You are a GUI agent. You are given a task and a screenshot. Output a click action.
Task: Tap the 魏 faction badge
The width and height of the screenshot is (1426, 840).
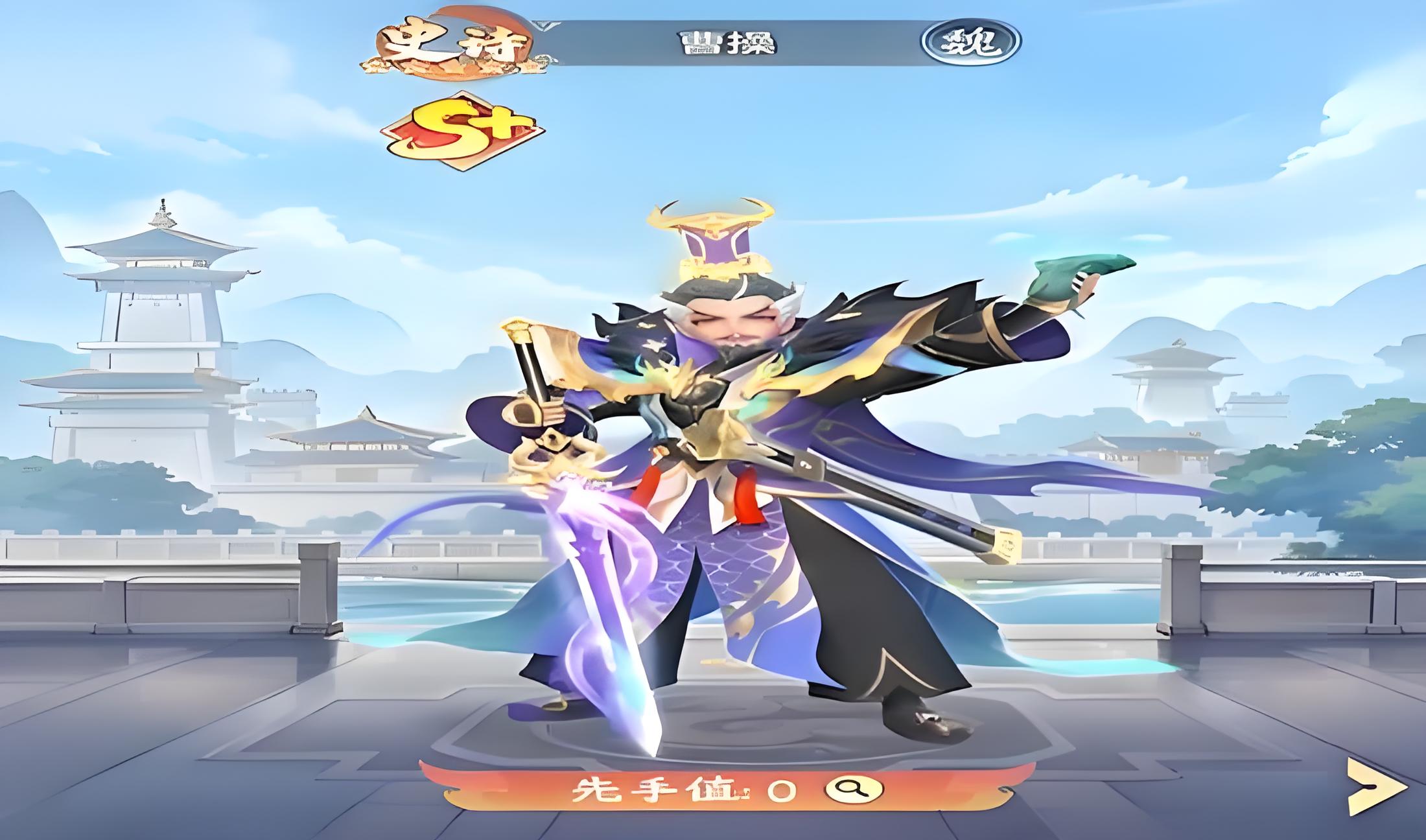970,42
